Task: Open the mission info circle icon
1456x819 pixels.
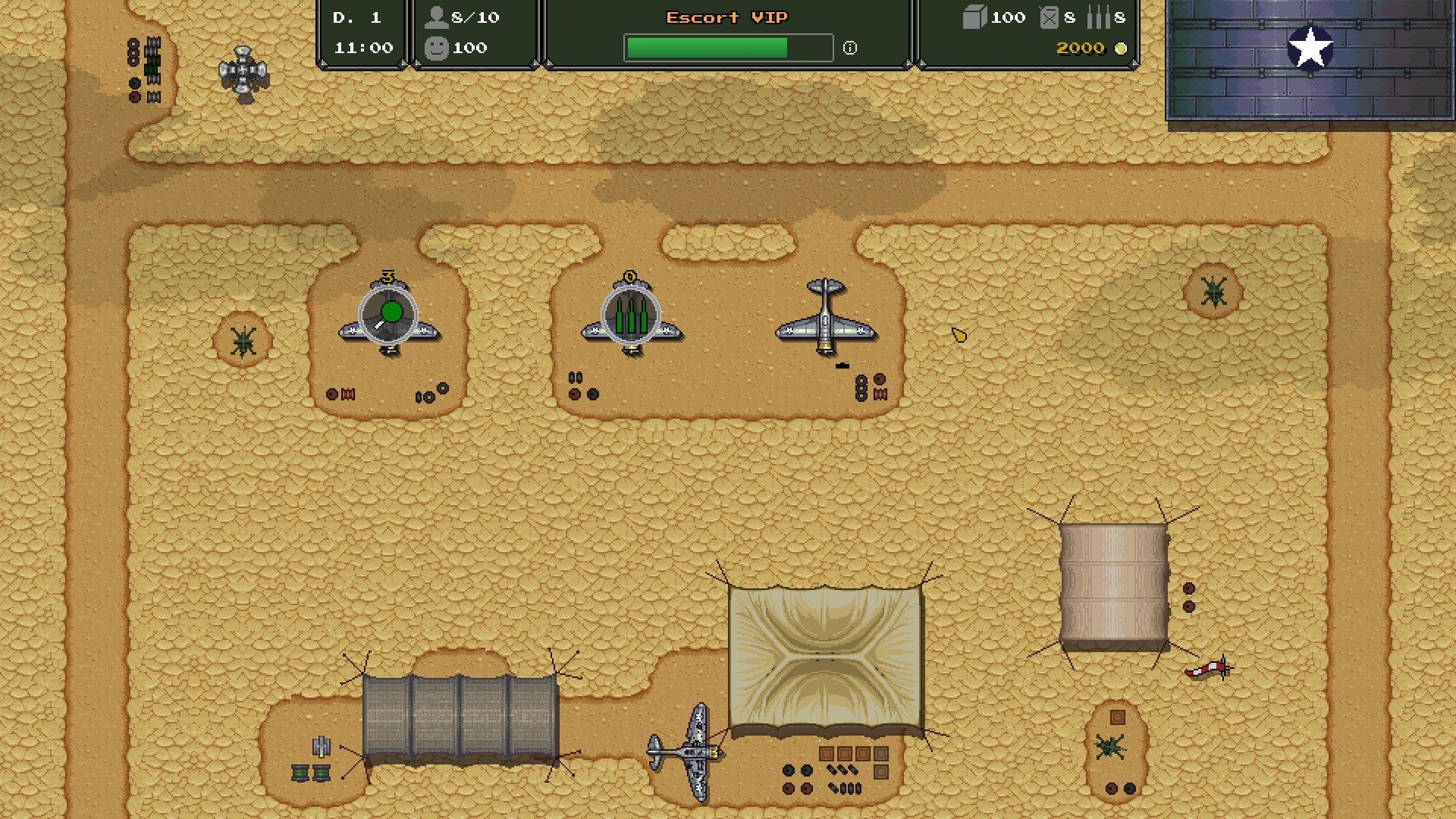Action: pyautogui.click(x=850, y=48)
